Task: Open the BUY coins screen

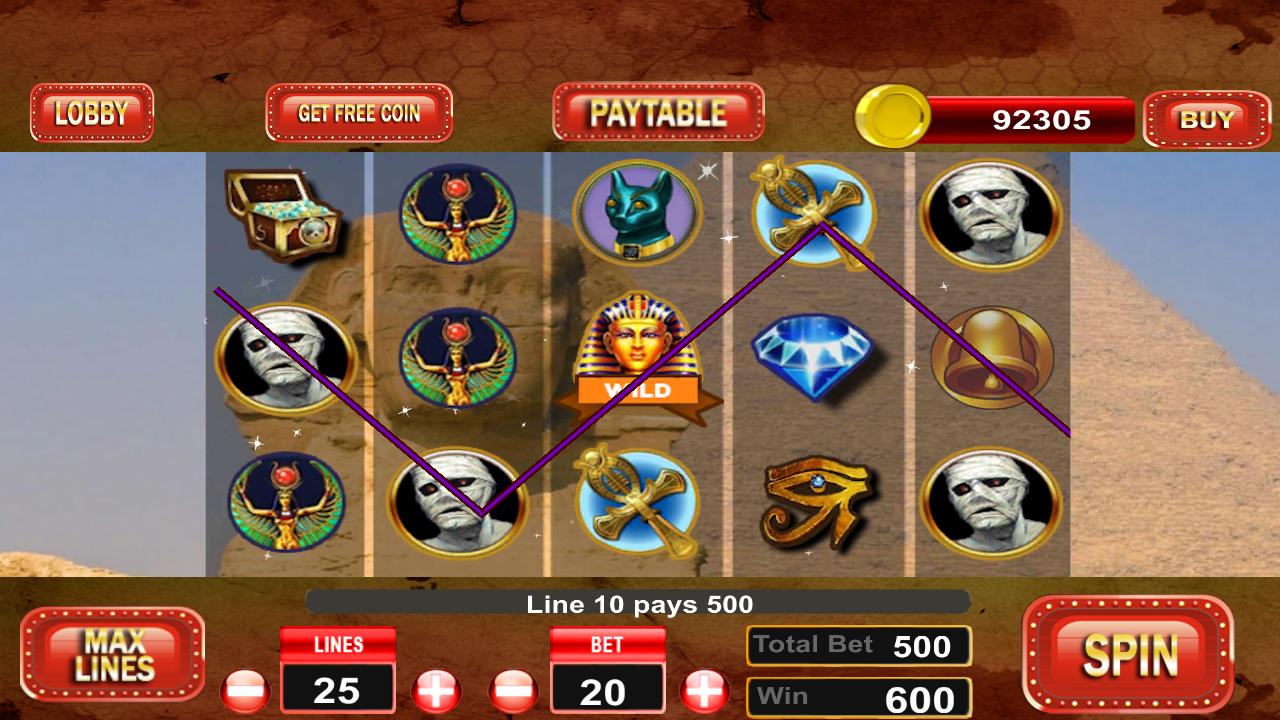Action: tap(1207, 120)
